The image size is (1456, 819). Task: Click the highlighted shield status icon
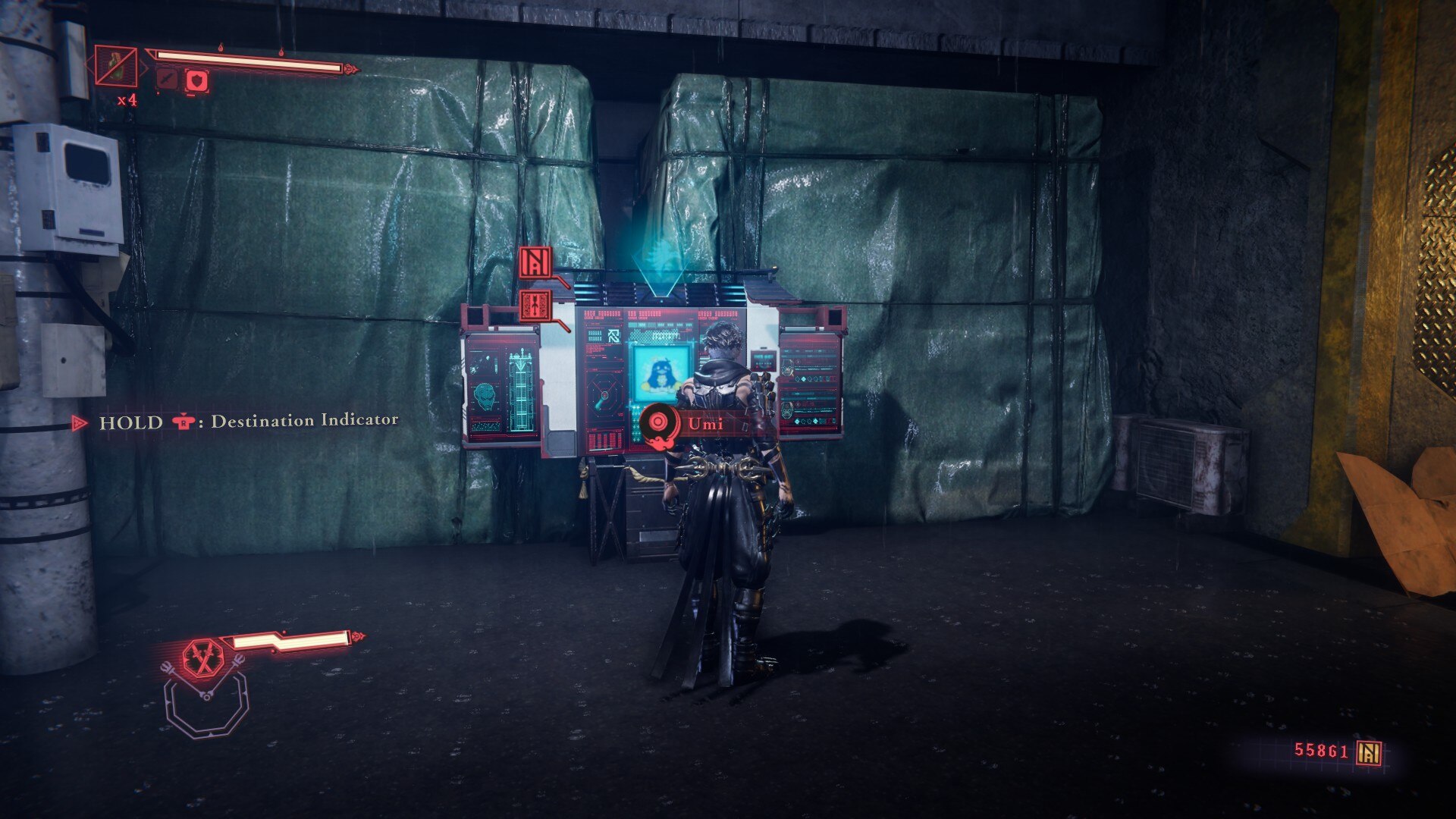(197, 80)
